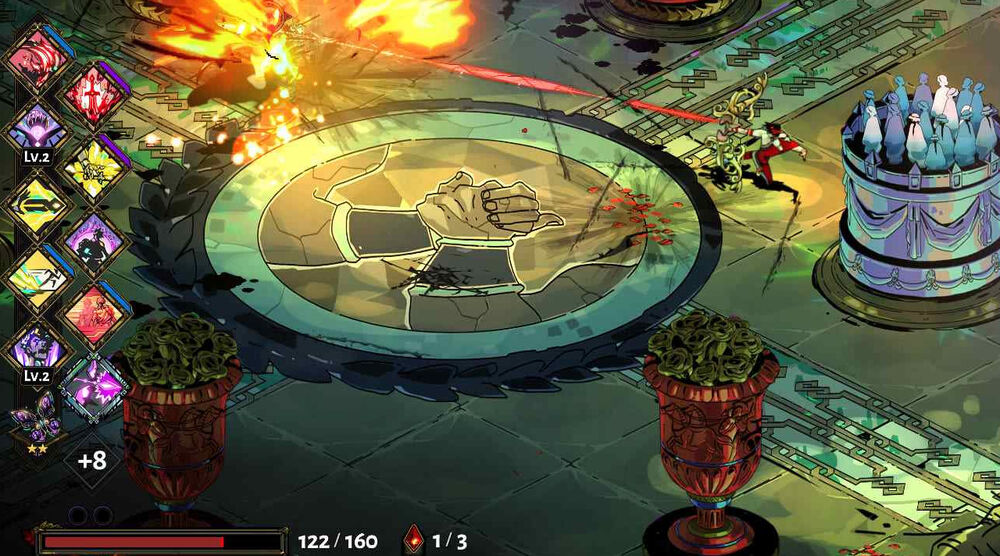Choose the glowing magenta crystal boon
Viewport: 1000px width, 556px height.
coord(93,387)
